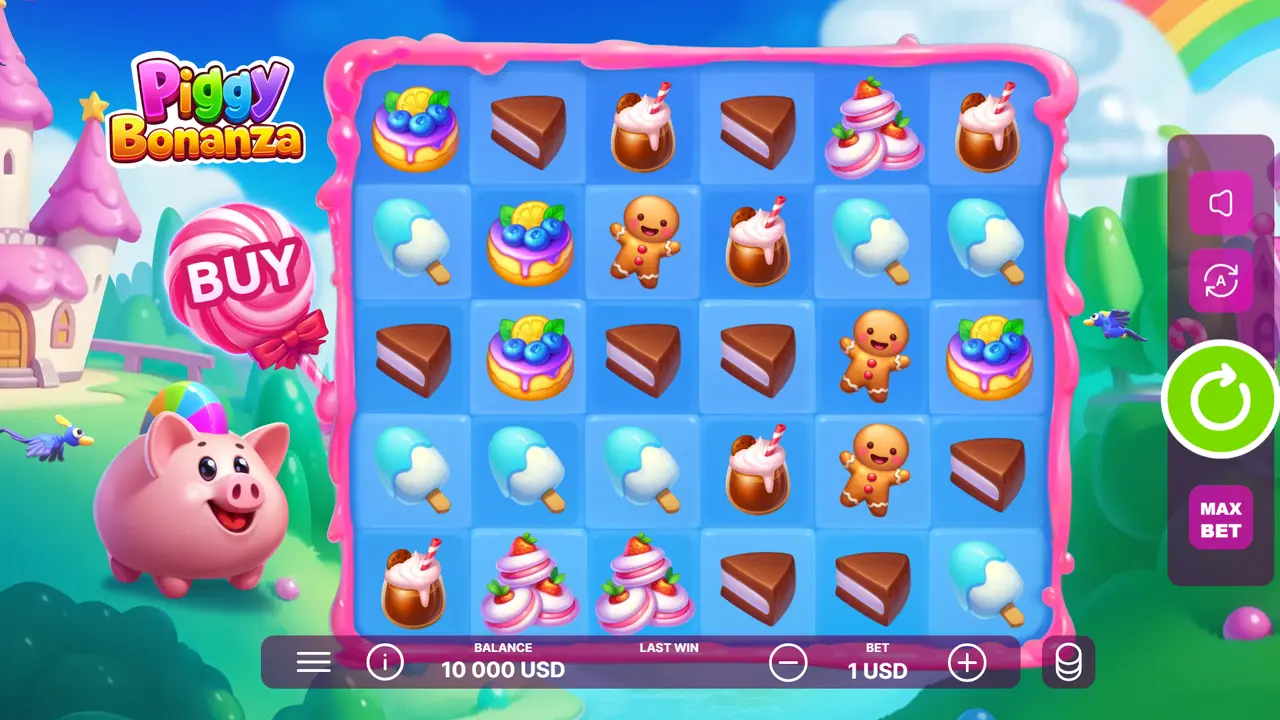Screen dimensions: 1280x720
Task: Increase the bet with plus button
Action: point(966,661)
